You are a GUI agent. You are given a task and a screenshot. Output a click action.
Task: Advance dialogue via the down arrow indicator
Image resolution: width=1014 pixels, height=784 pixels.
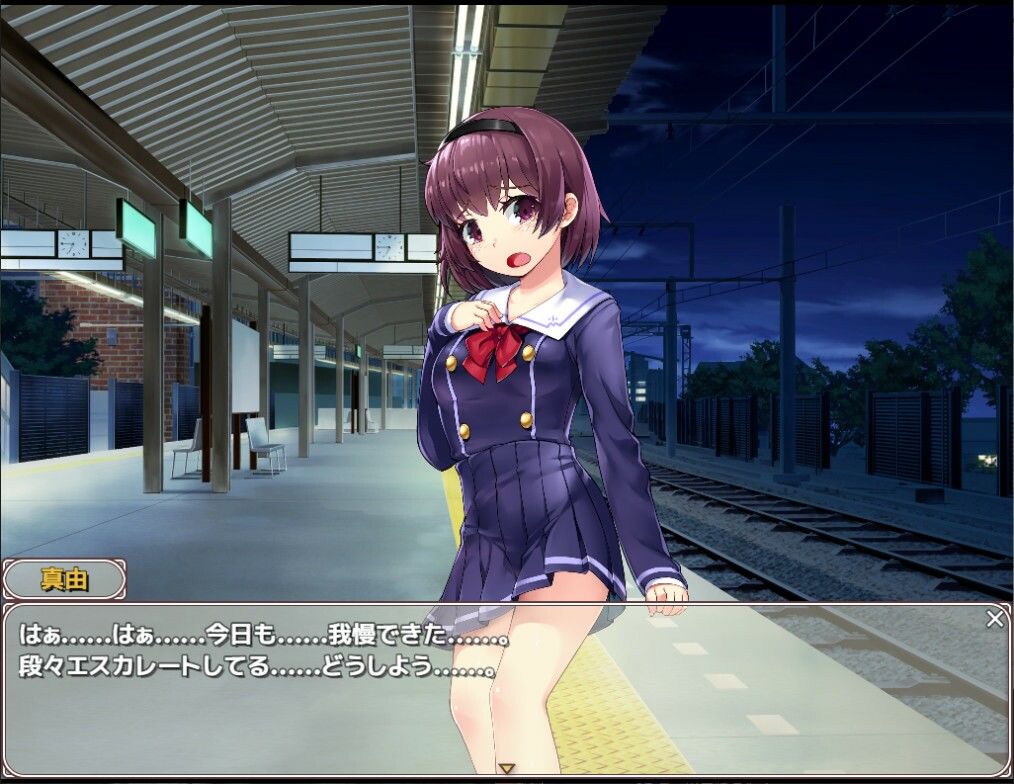(507, 768)
